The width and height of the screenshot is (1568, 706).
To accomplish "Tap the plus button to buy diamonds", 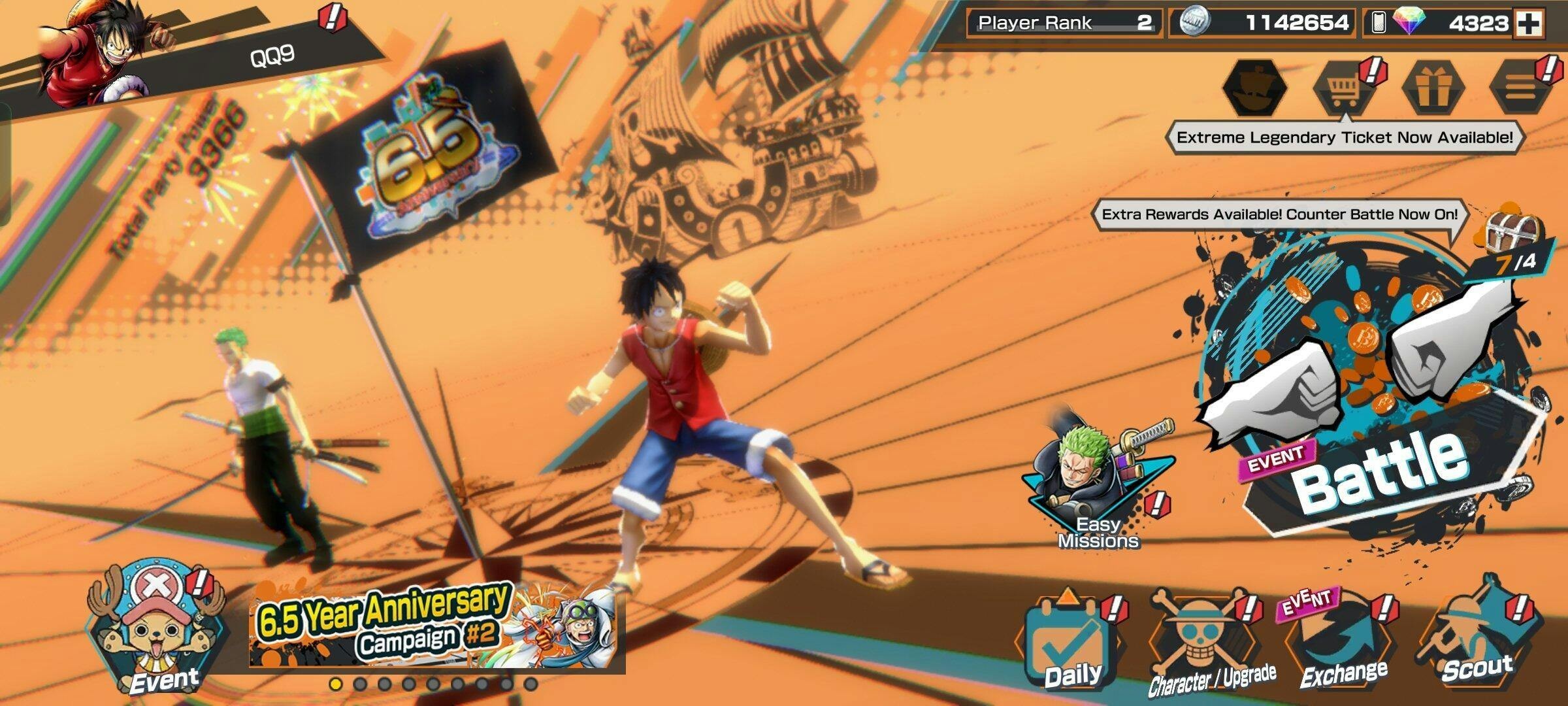I will point(1529,24).
